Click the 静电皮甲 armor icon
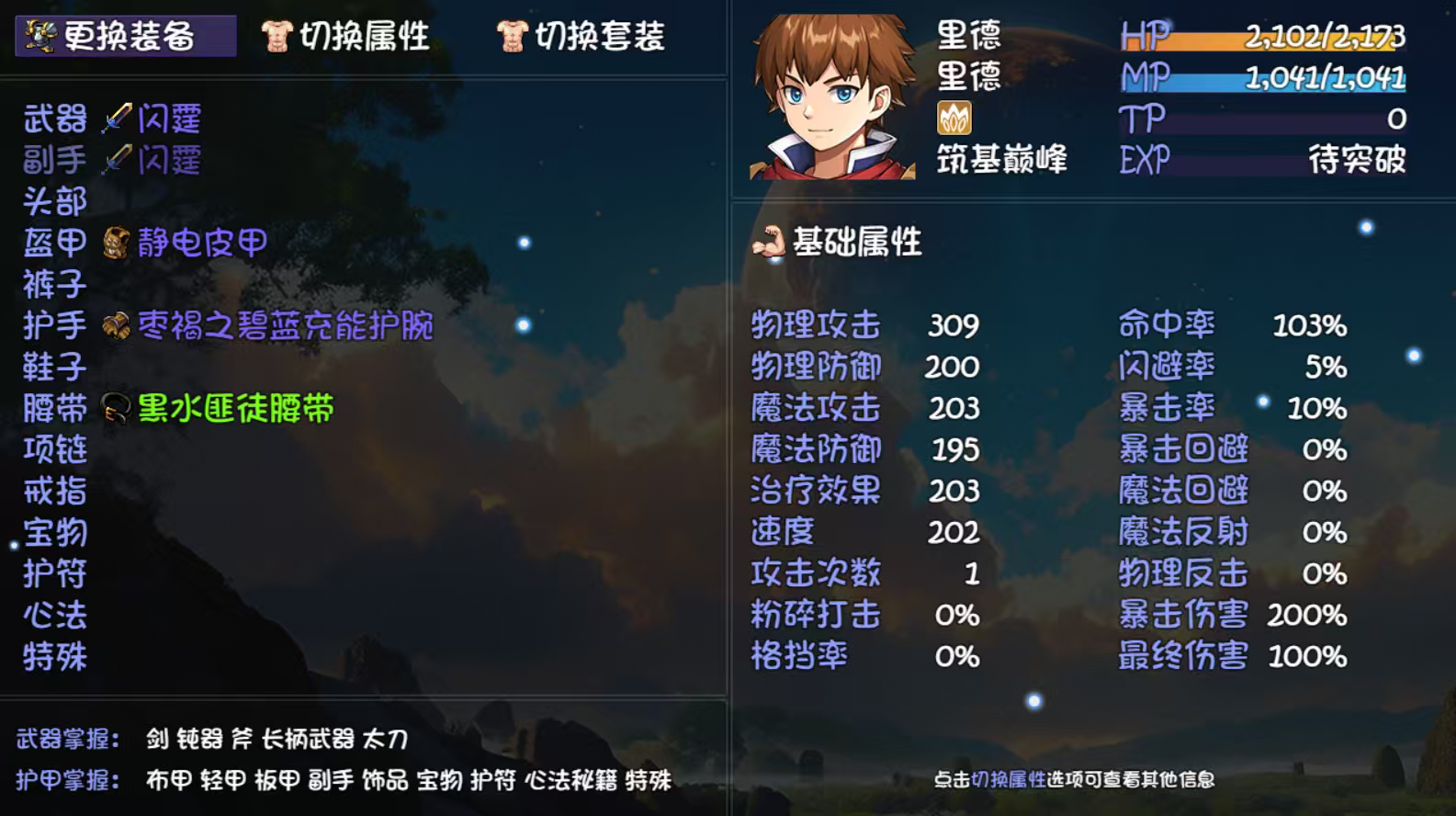 [x=112, y=242]
